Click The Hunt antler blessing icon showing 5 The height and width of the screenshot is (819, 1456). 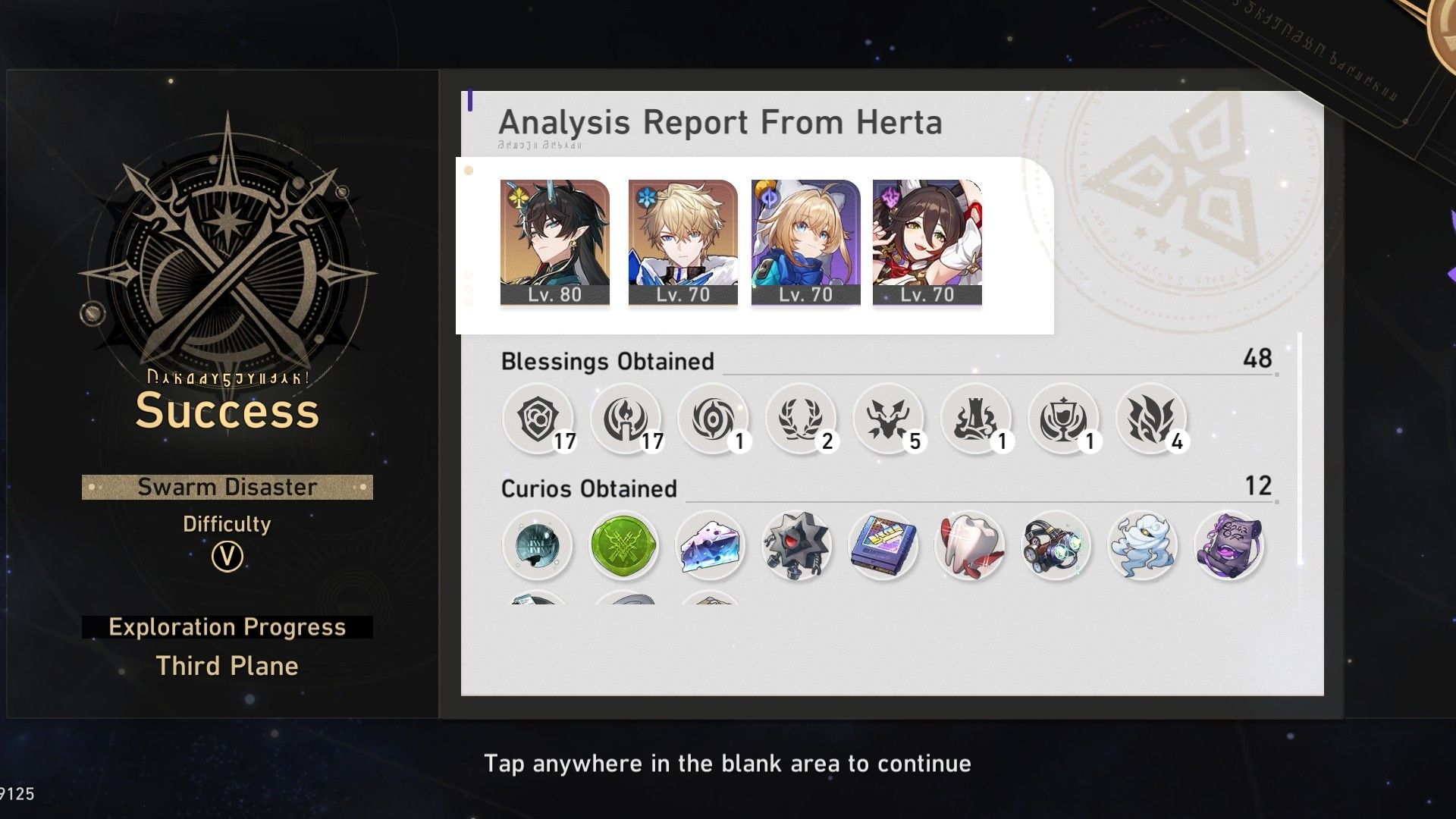(x=887, y=417)
